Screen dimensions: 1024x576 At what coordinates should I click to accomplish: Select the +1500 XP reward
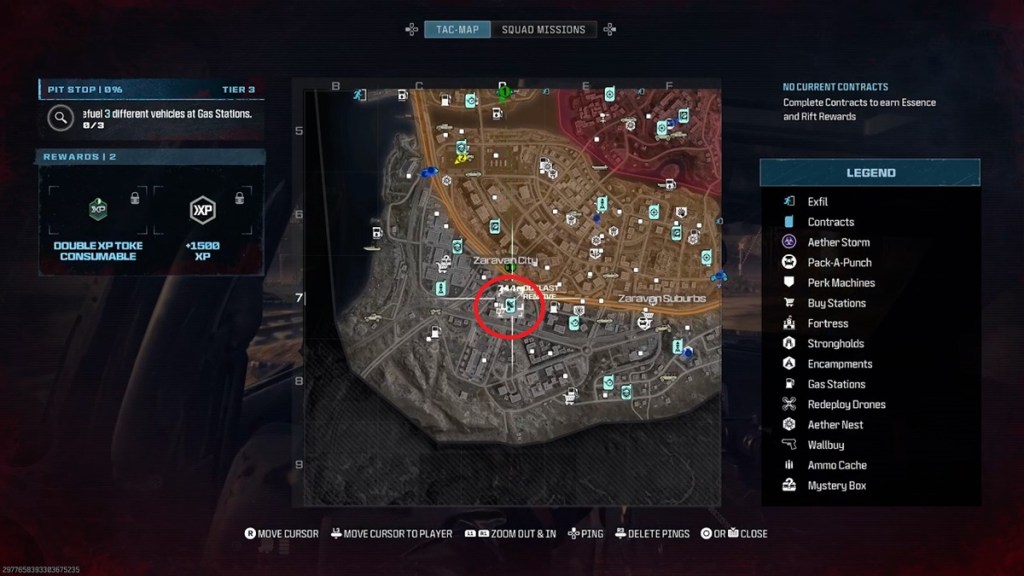pos(204,220)
